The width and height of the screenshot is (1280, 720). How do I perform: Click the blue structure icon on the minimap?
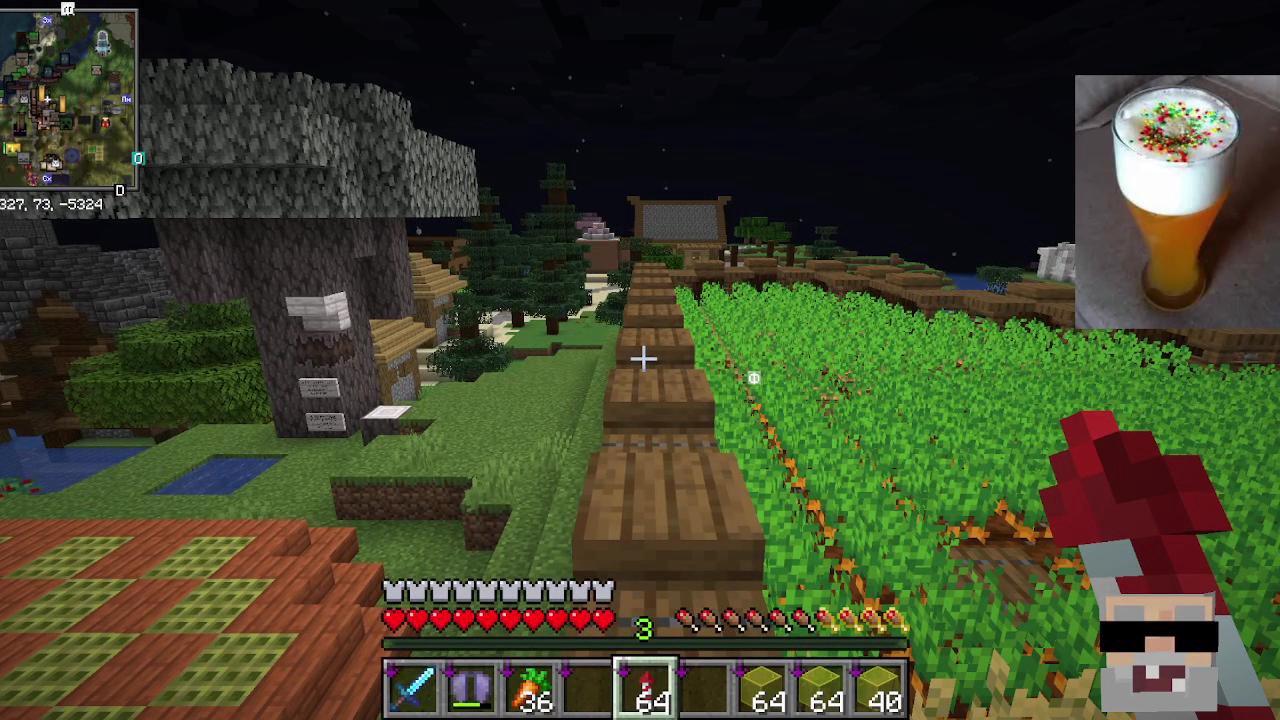[103, 44]
